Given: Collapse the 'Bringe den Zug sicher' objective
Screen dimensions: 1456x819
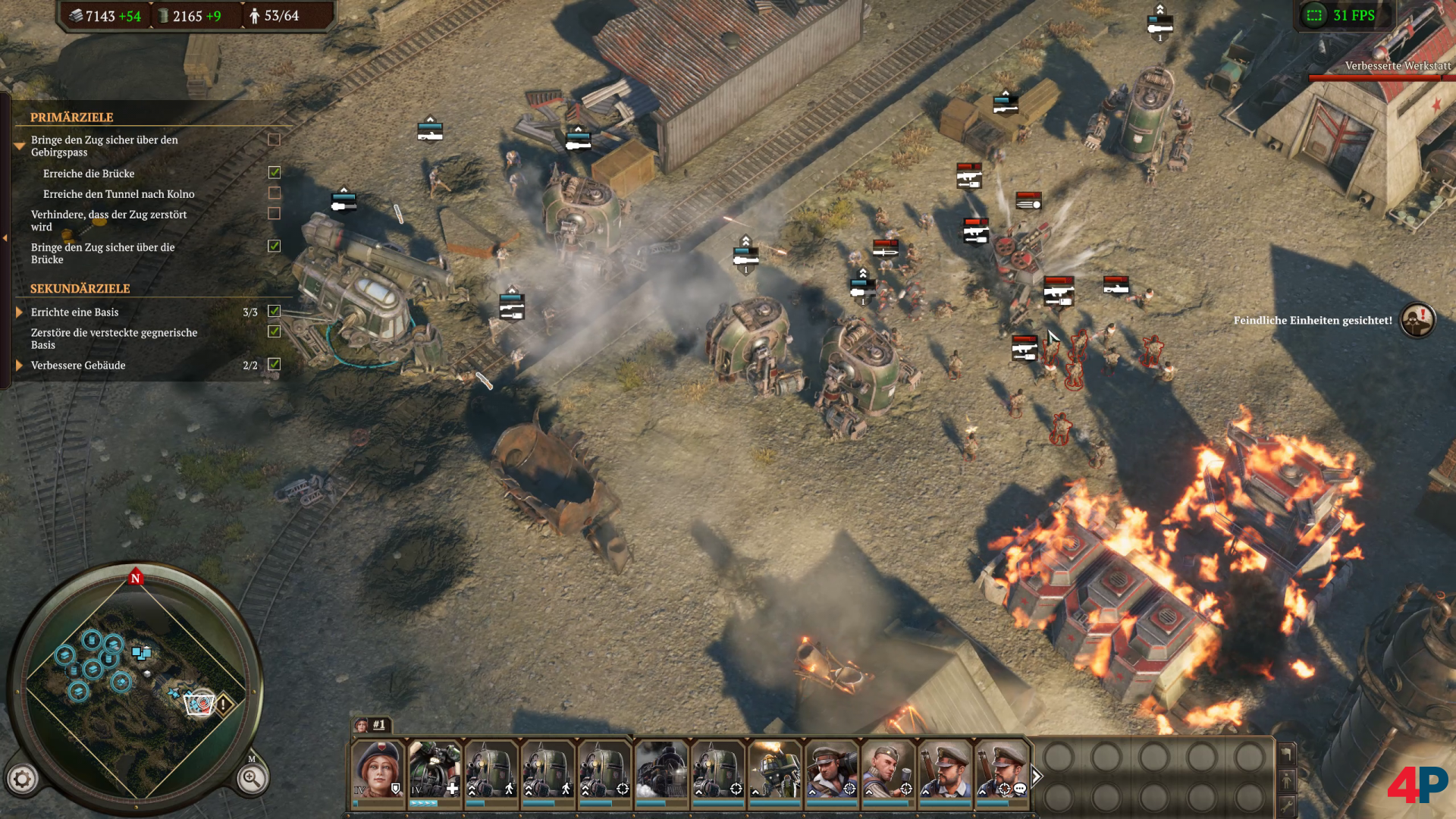Looking at the screenshot, I should tap(20, 146).
